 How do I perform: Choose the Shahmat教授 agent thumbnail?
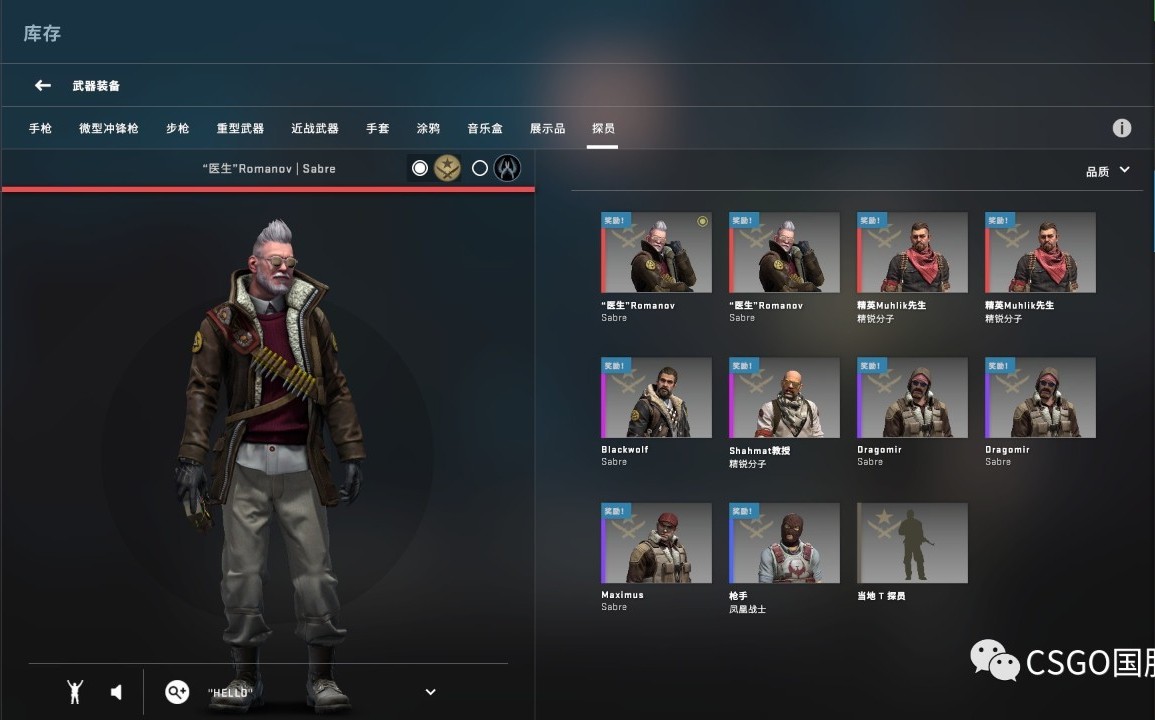pyautogui.click(x=784, y=398)
